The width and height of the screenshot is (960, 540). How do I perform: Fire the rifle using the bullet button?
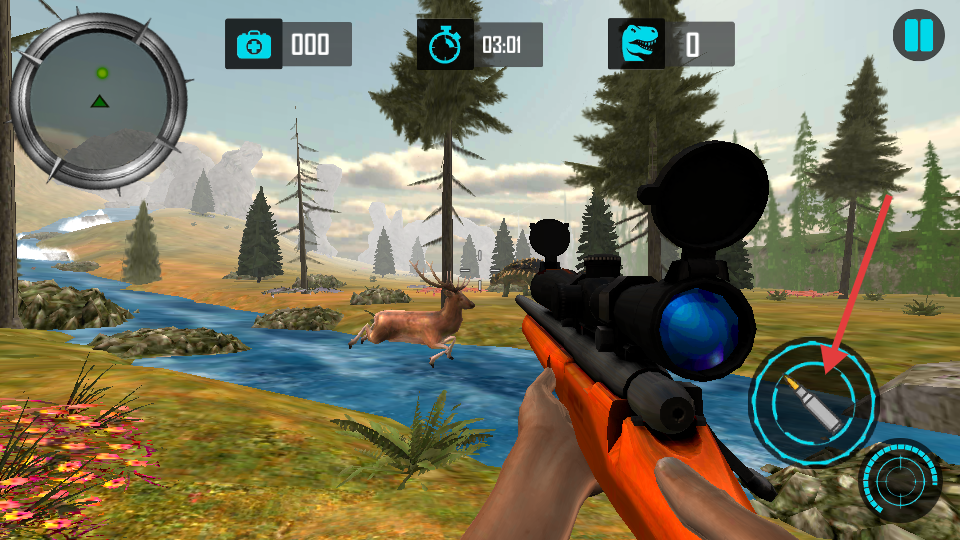coord(813,401)
